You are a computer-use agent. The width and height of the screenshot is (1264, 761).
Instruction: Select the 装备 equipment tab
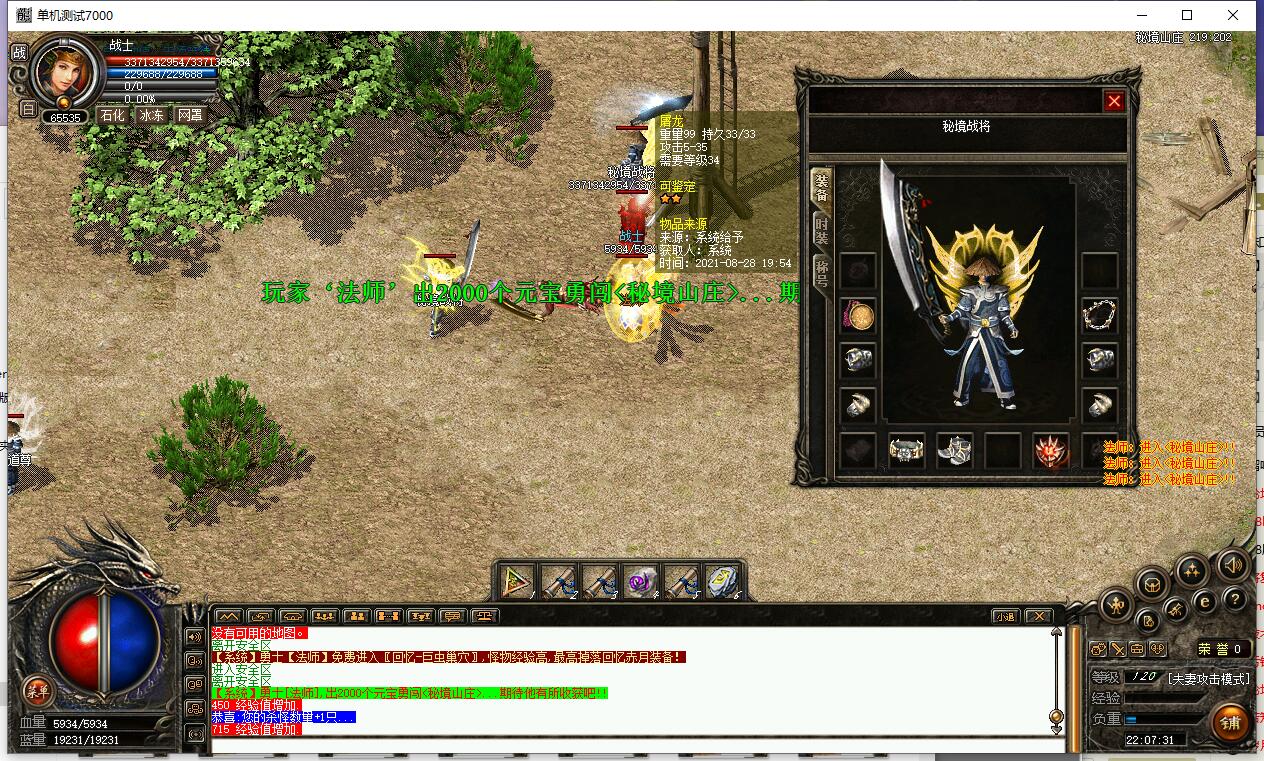click(821, 187)
